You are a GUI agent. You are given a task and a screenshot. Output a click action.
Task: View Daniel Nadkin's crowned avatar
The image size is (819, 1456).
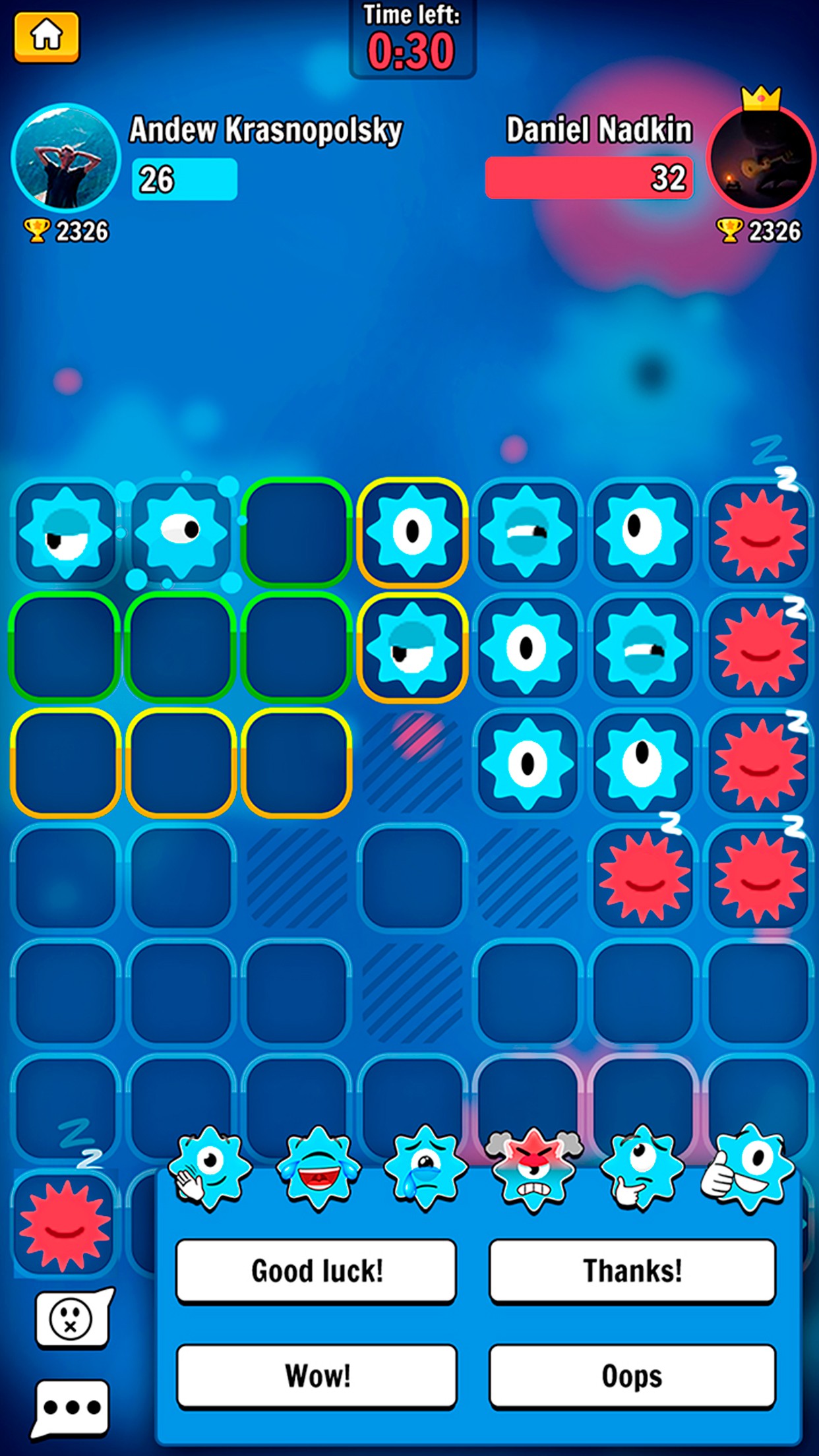click(761, 158)
